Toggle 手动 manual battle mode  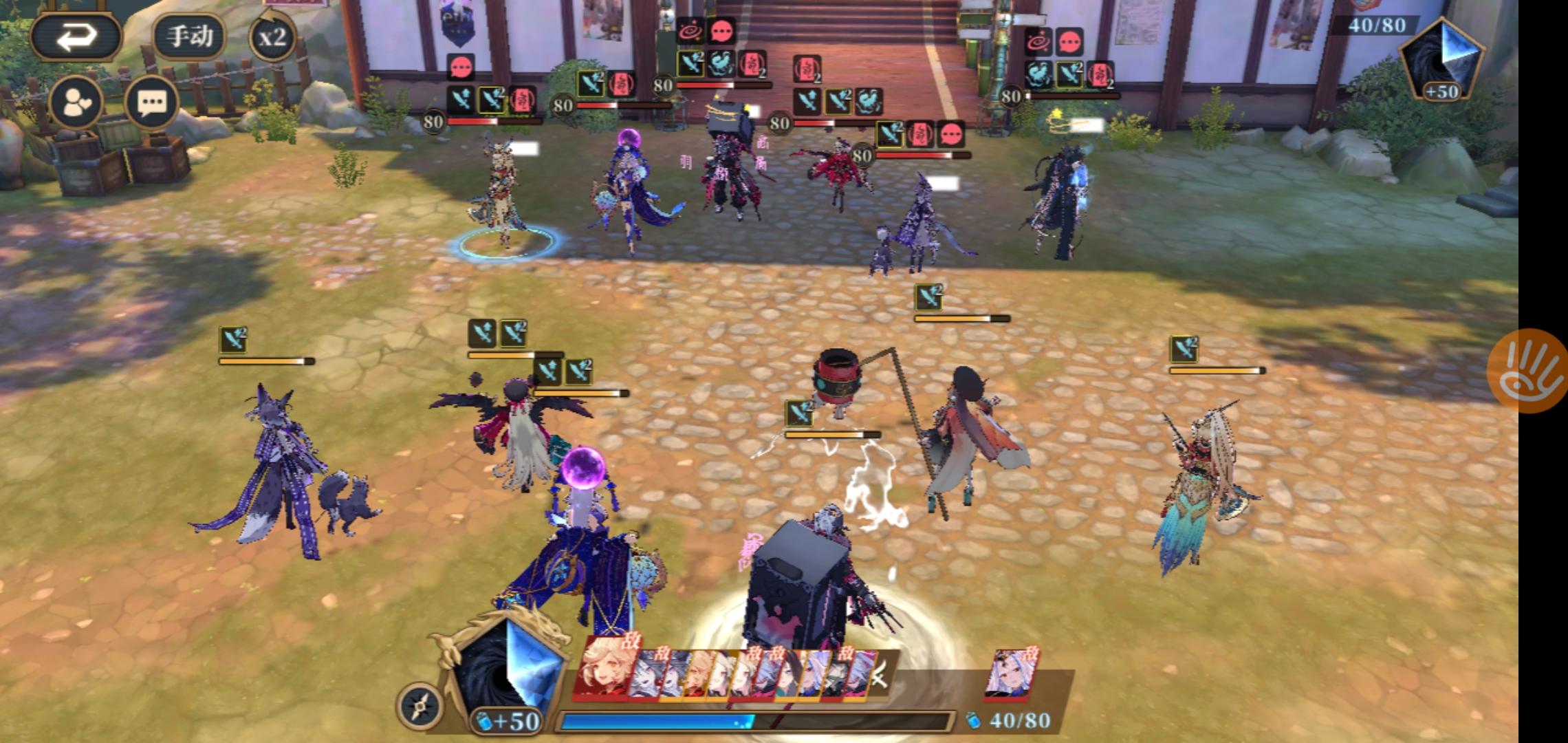[190, 35]
